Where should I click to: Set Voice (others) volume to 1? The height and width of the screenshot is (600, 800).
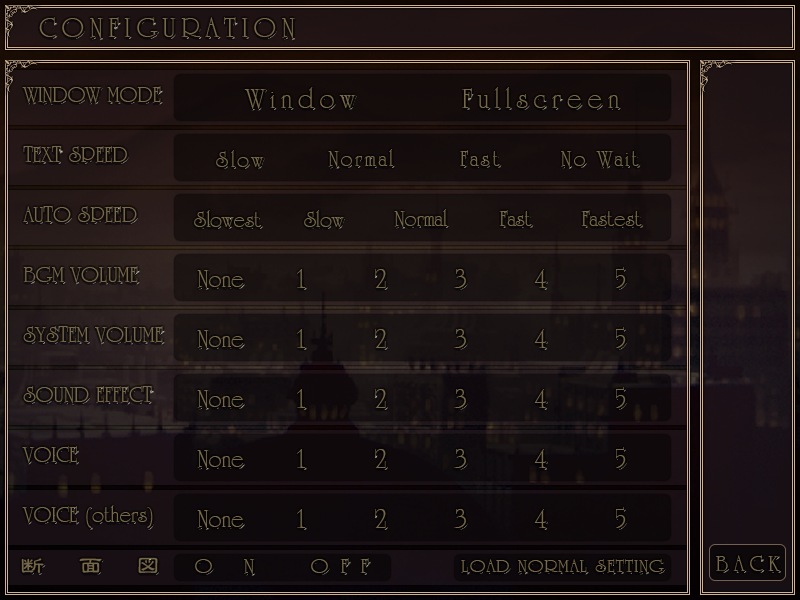301,520
